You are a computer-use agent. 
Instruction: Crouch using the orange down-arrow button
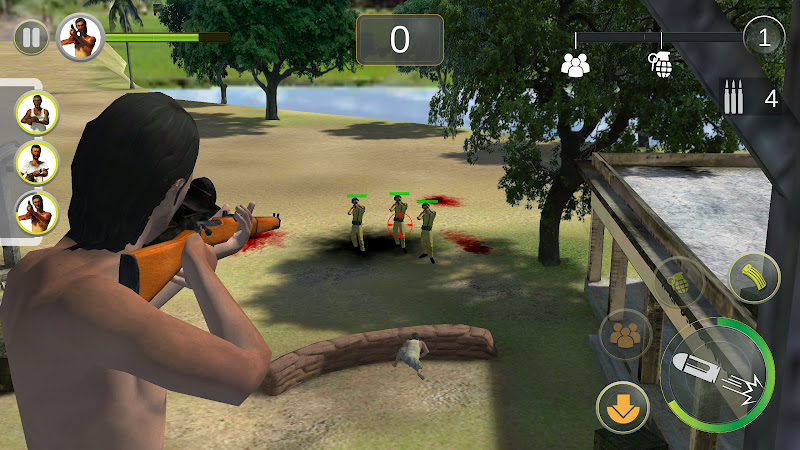(622, 407)
